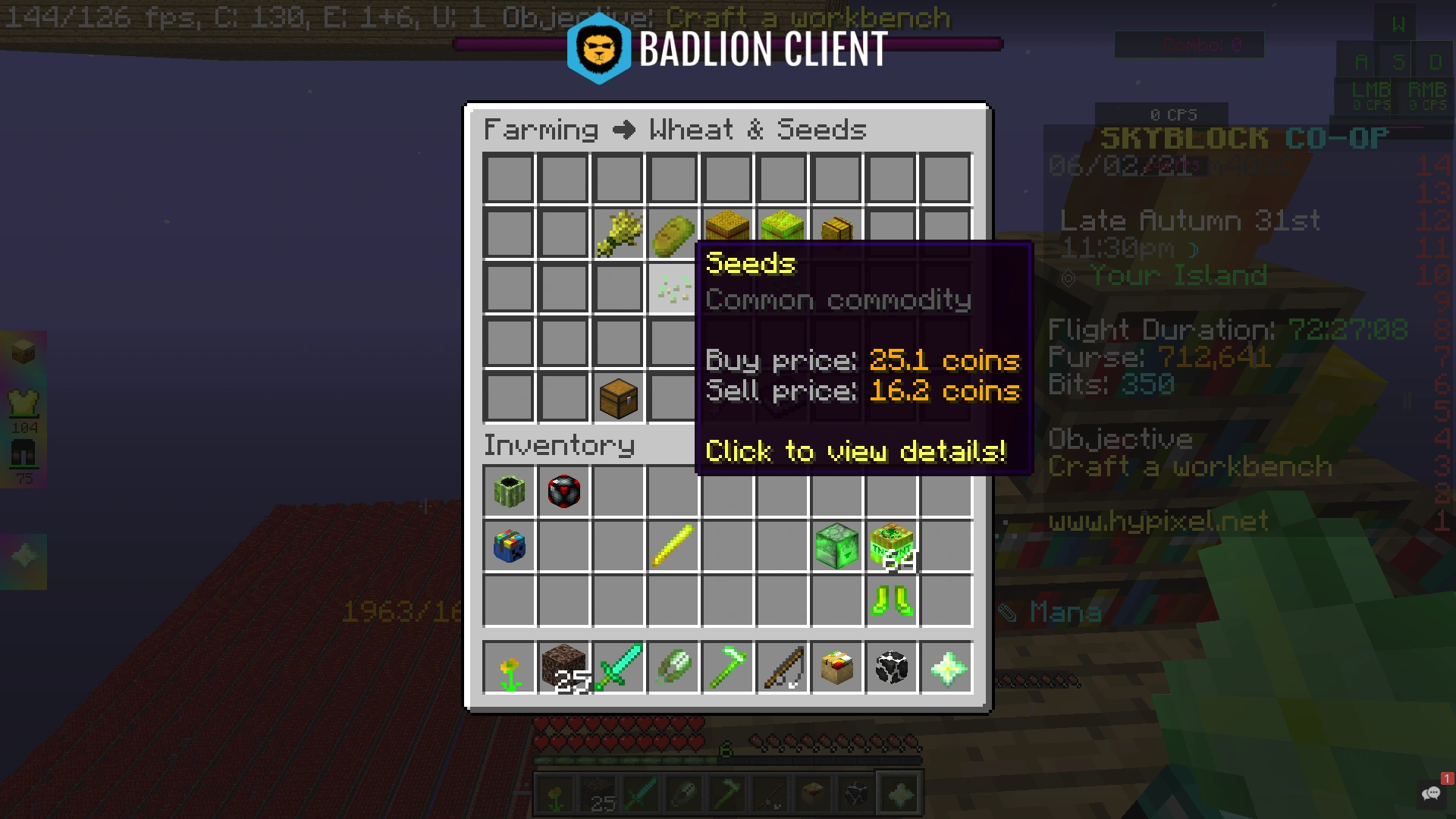Buy Seeds from the shop slot

point(673,287)
